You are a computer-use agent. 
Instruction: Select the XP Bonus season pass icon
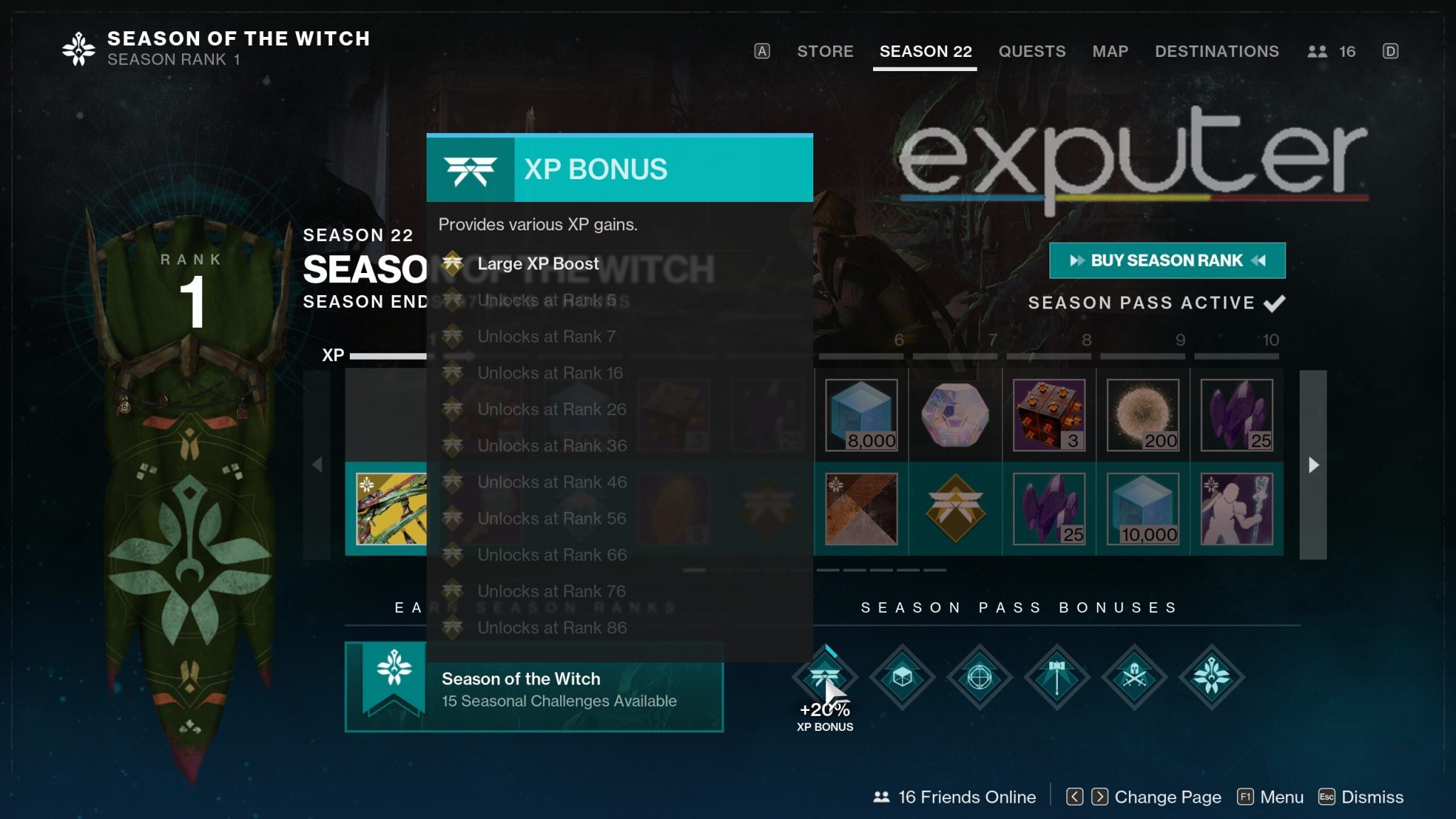click(827, 678)
